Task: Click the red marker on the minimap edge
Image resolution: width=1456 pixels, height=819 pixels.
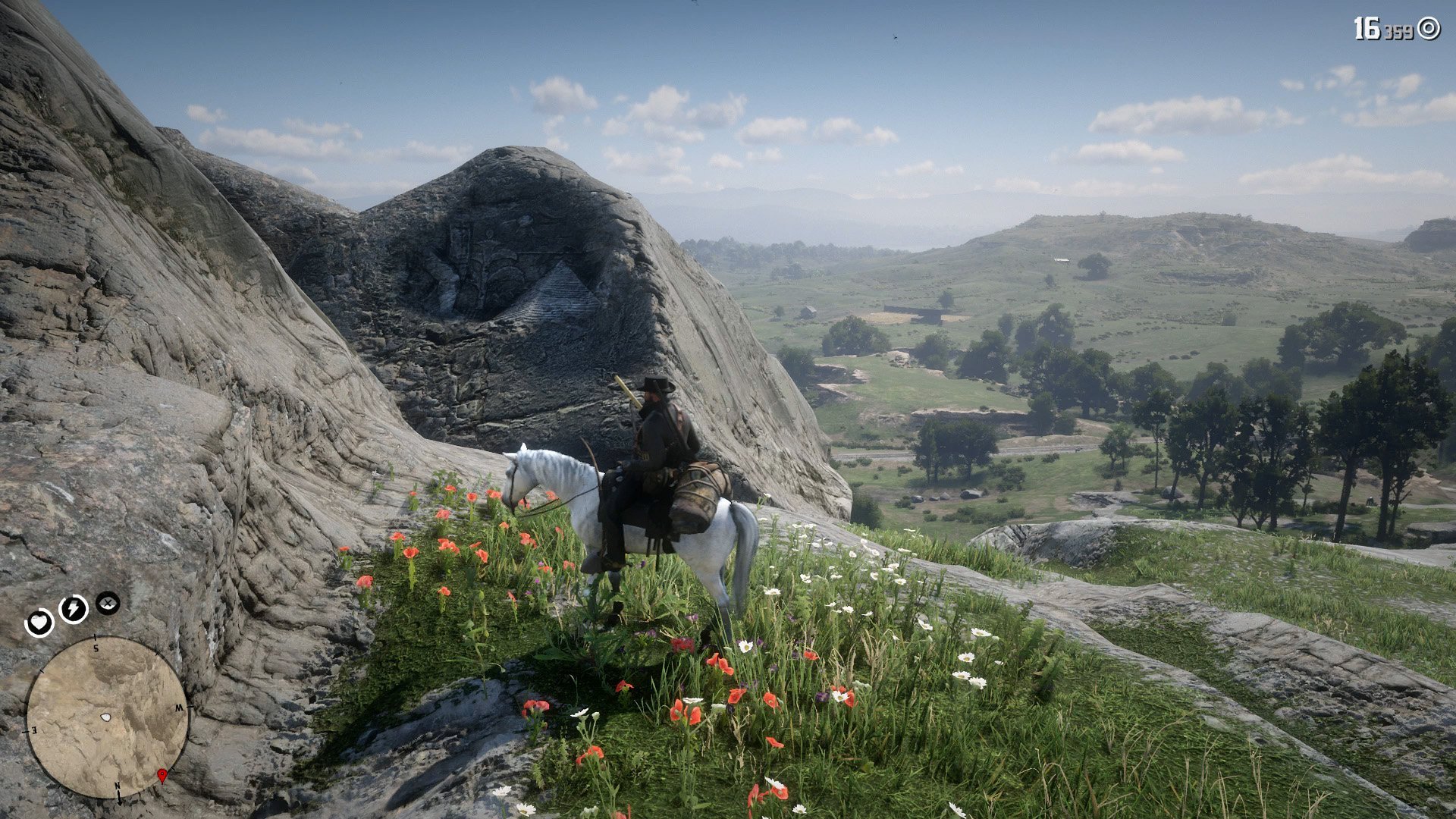Action: [x=162, y=775]
